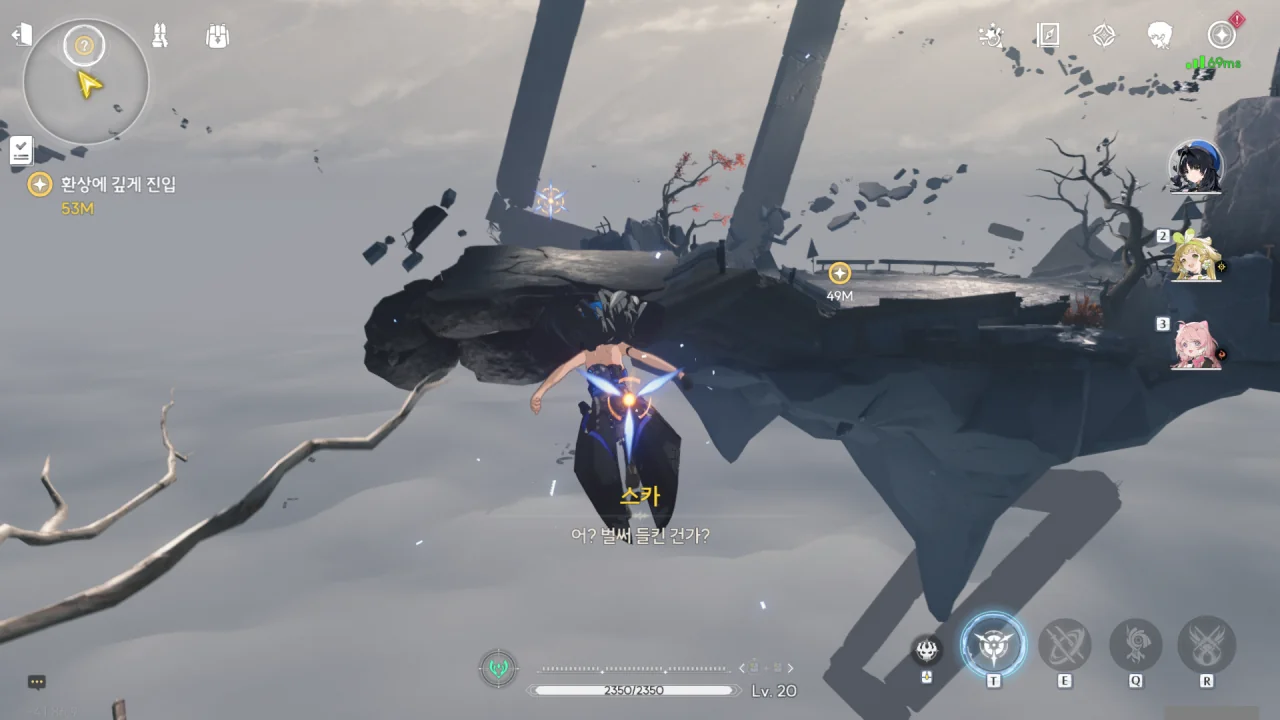Activate the glowing blue utility skill

tap(993, 645)
